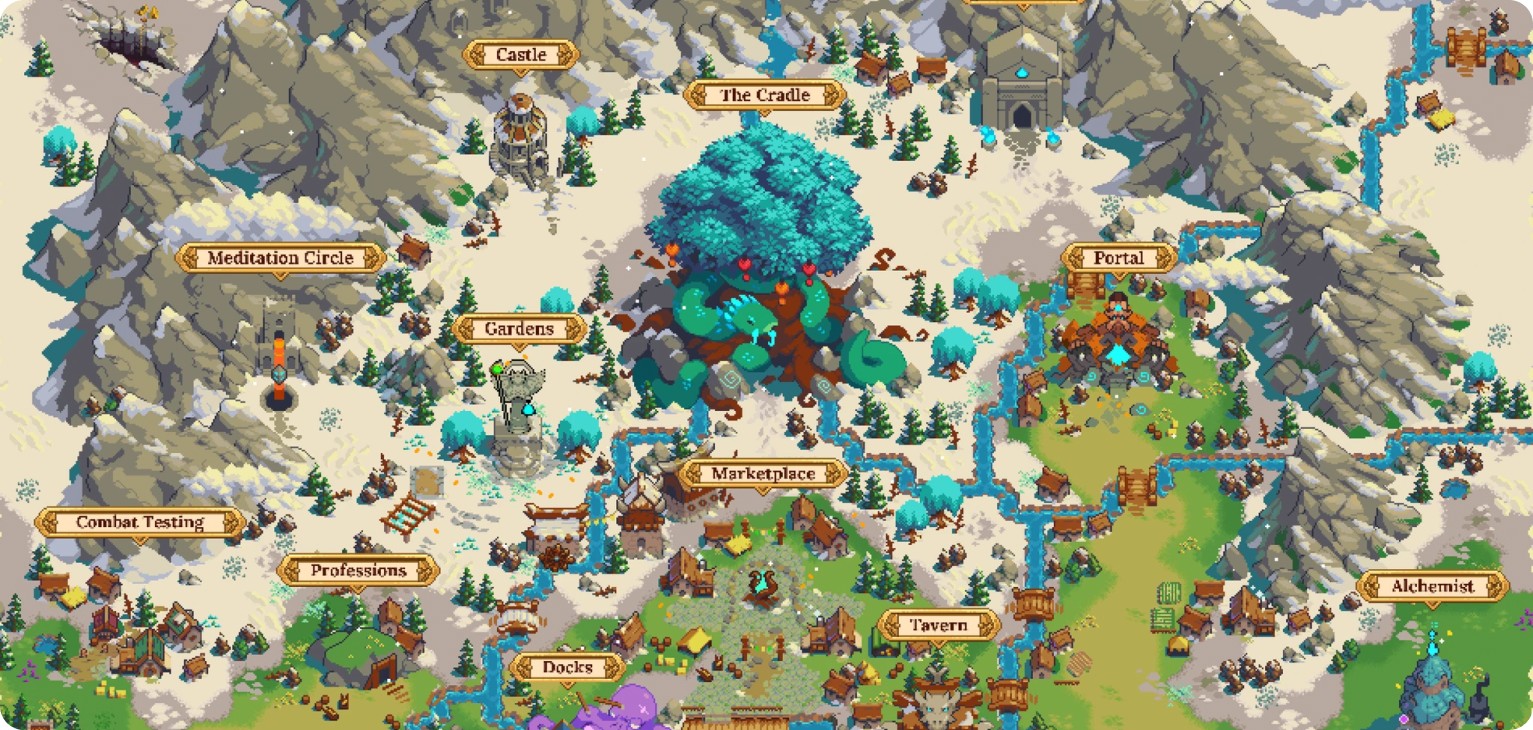This screenshot has width=1533, height=730.
Task: Select The Cradle banner
Action: (765, 96)
